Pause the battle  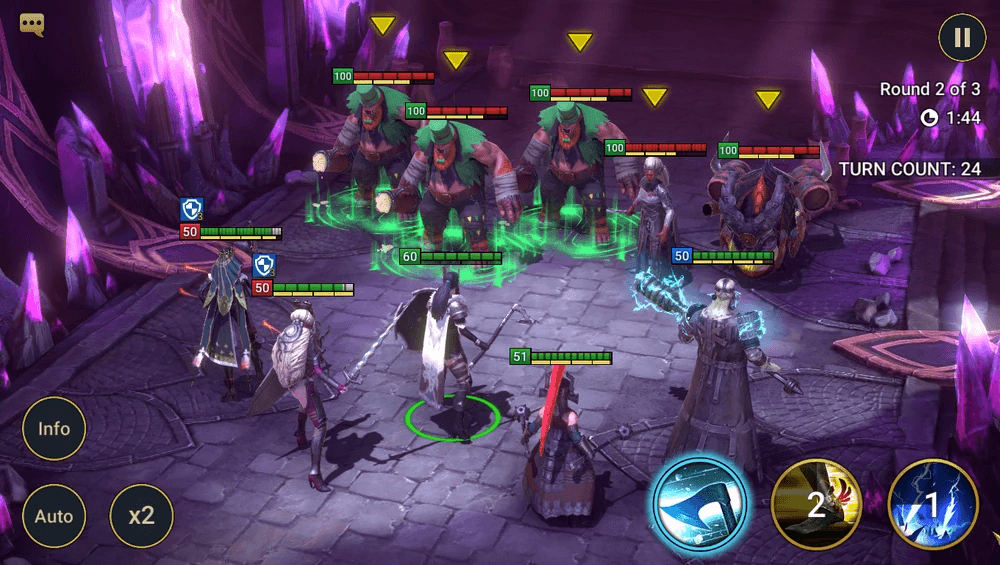(962, 38)
